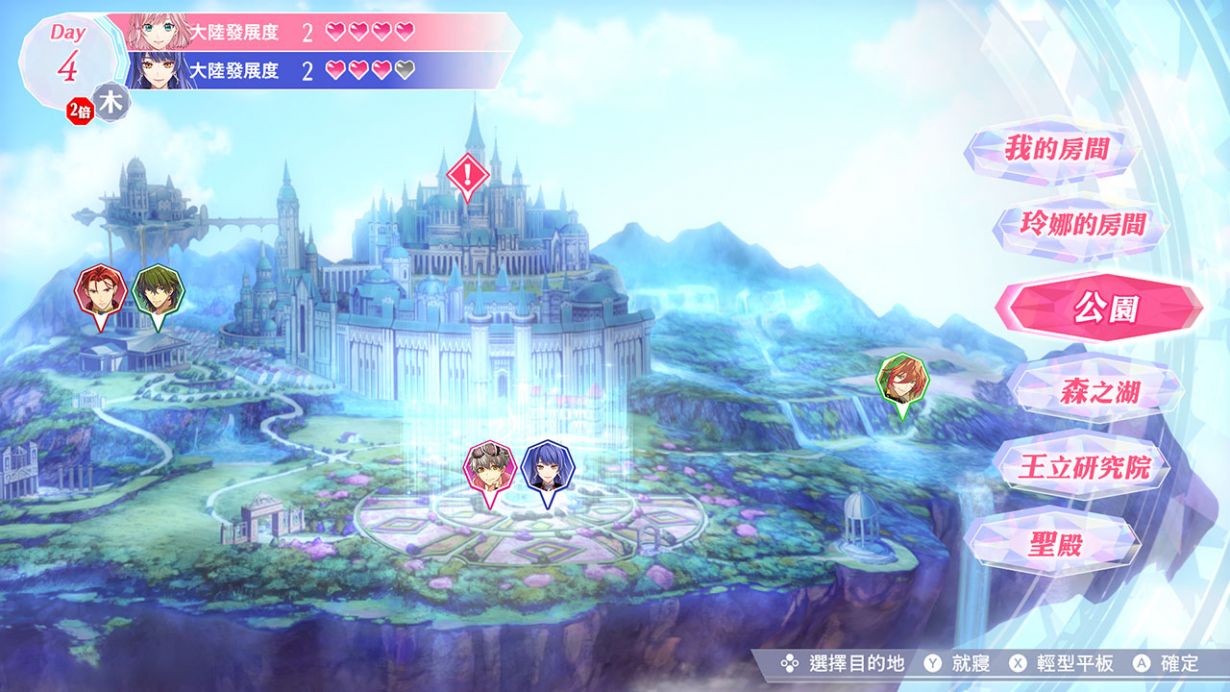
Task: Open 王立研究院 location
Action: [1084, 467]
